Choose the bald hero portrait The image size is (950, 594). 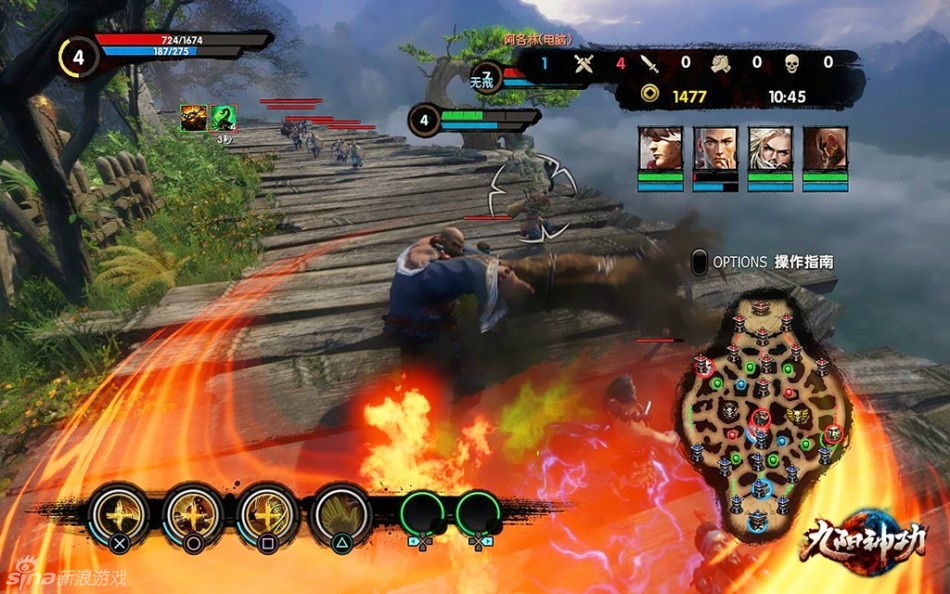point(825,148)
